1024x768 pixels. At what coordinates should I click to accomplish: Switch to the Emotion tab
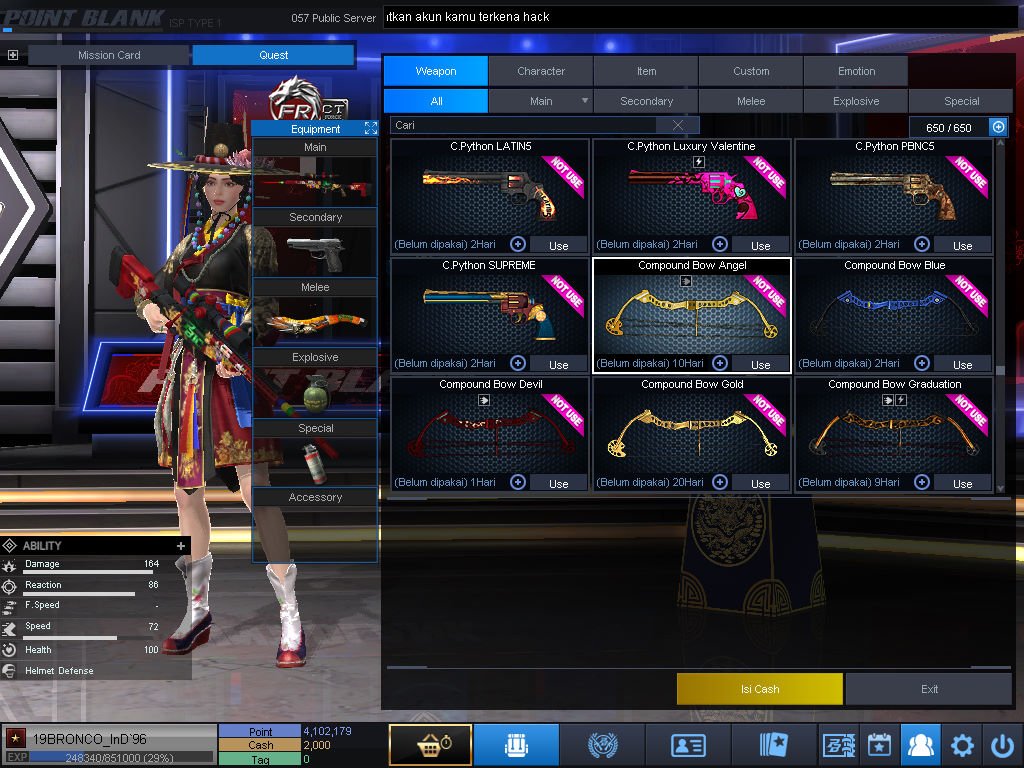(856, 71)
